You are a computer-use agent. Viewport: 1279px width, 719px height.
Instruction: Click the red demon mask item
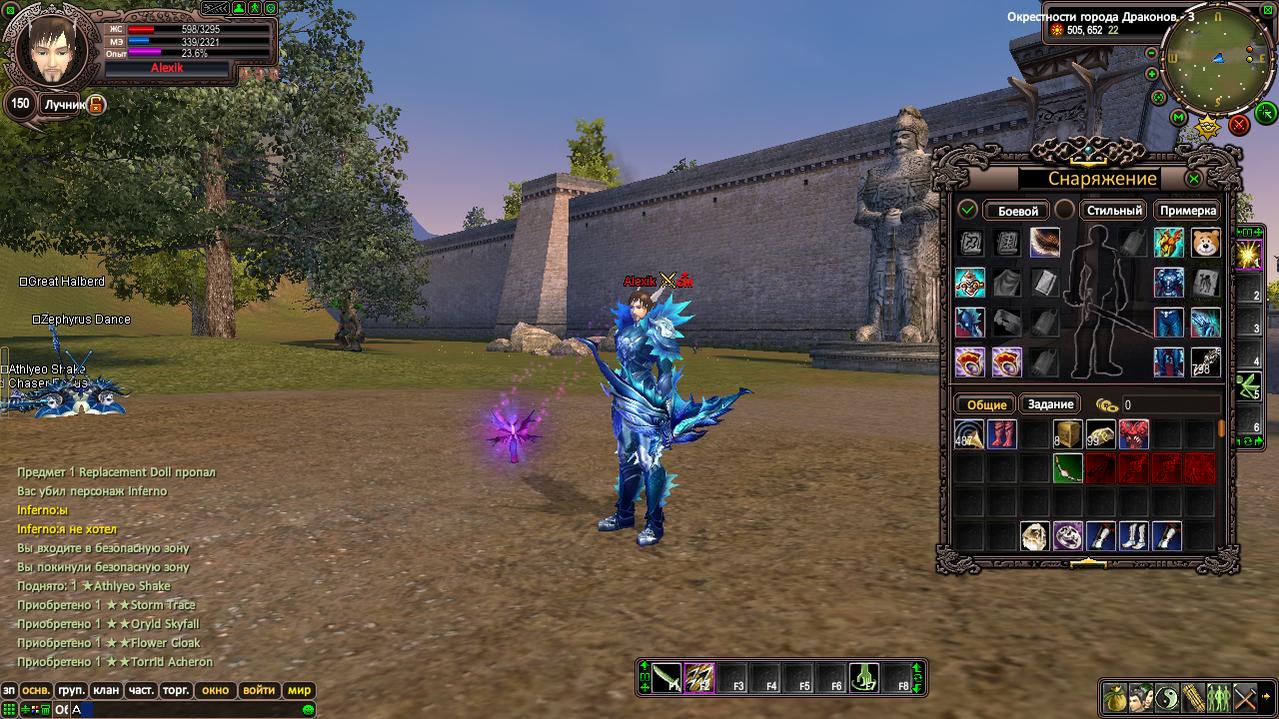click(x=1134, y=434)
